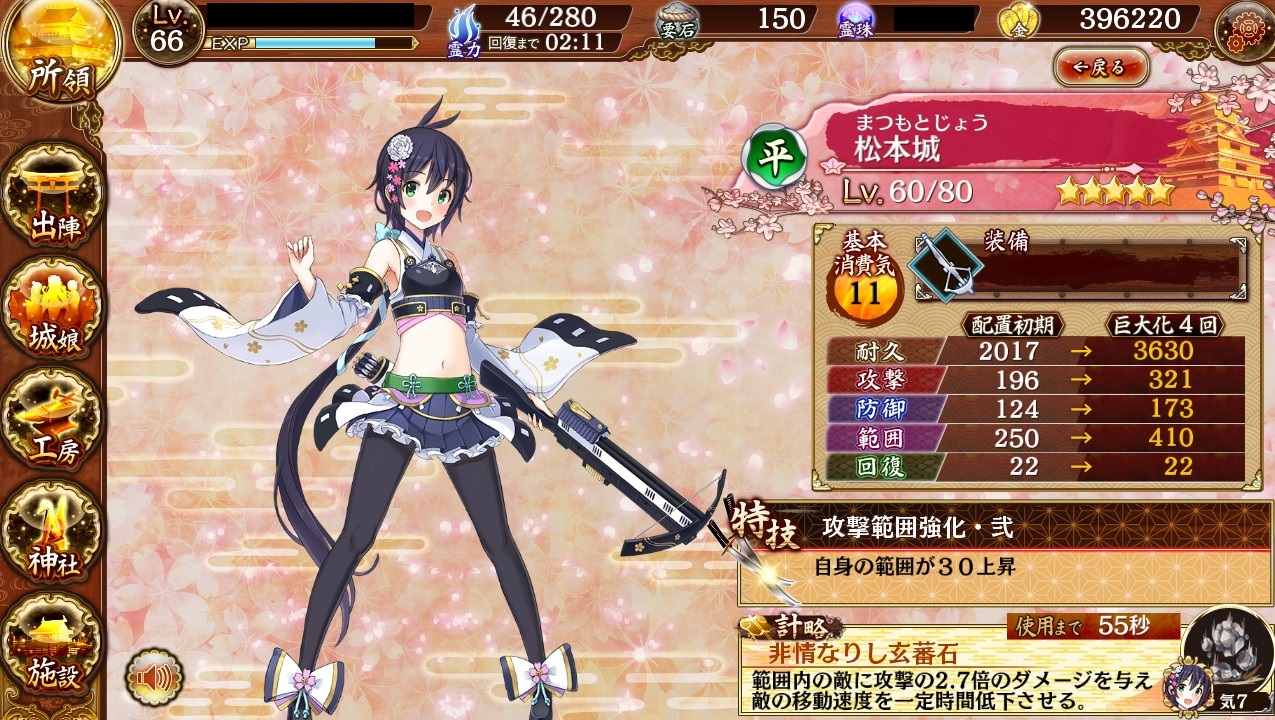Toggle the sound speaker button
The image size is (1275, 720).
click(154, 679)
